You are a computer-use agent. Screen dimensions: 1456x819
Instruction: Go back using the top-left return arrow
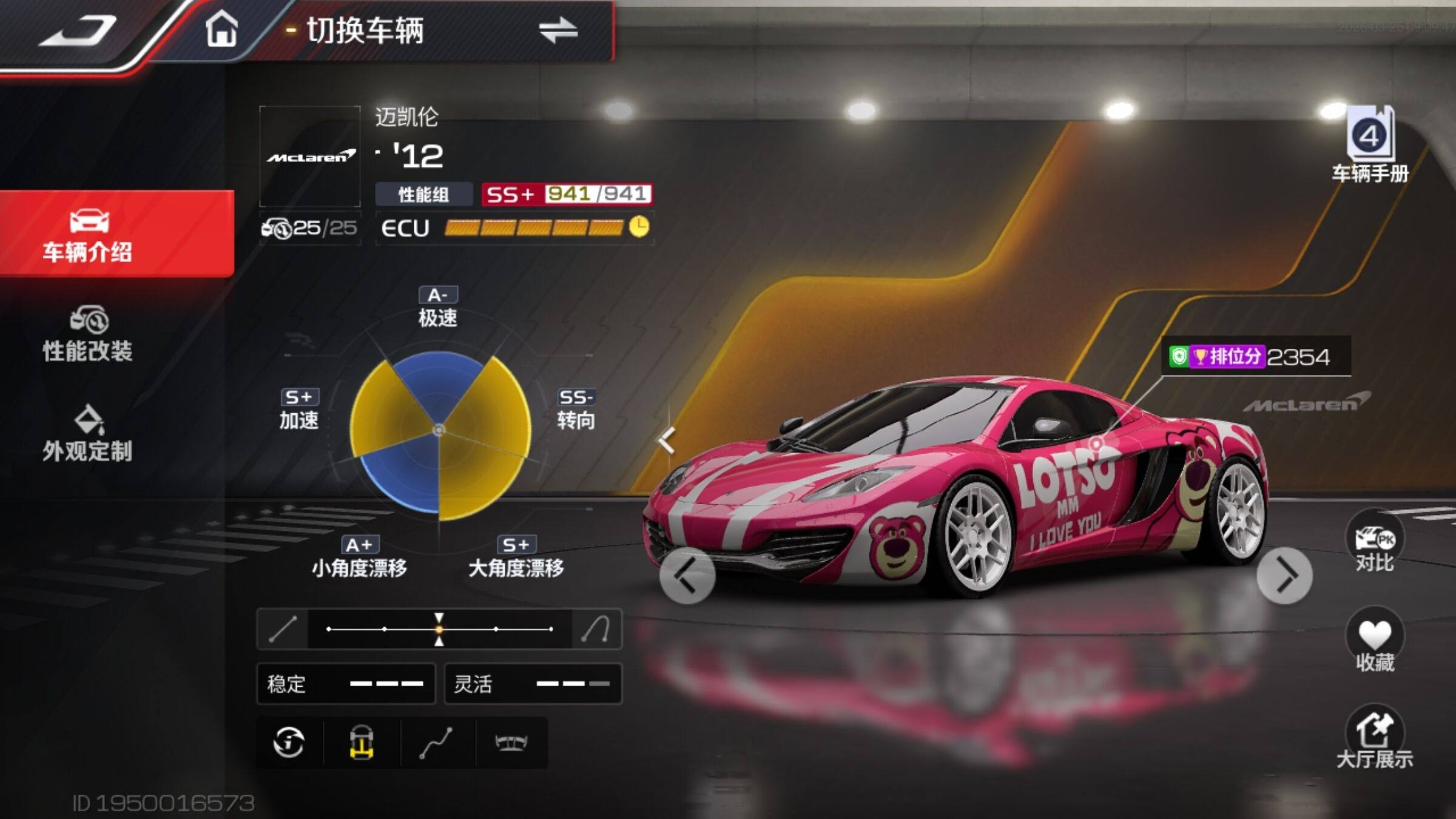click(x=78, y=32)
